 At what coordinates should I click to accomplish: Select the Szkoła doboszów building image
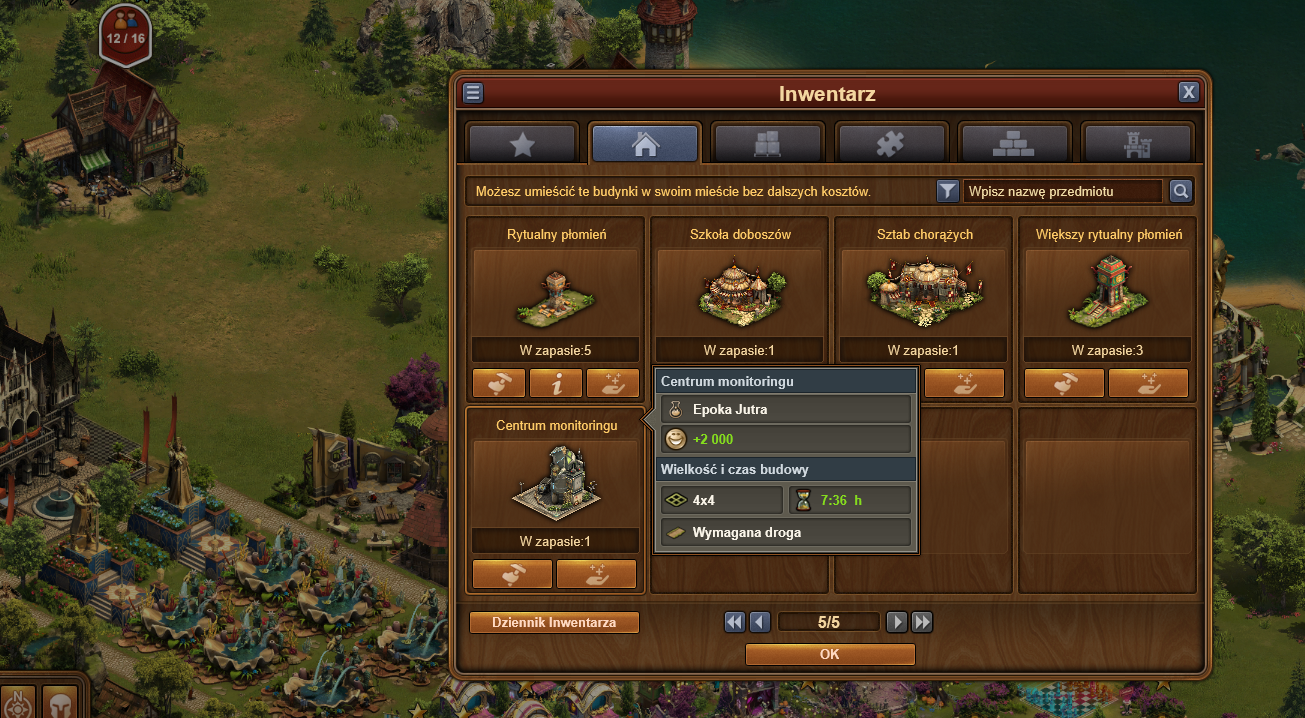pos(739,292)
